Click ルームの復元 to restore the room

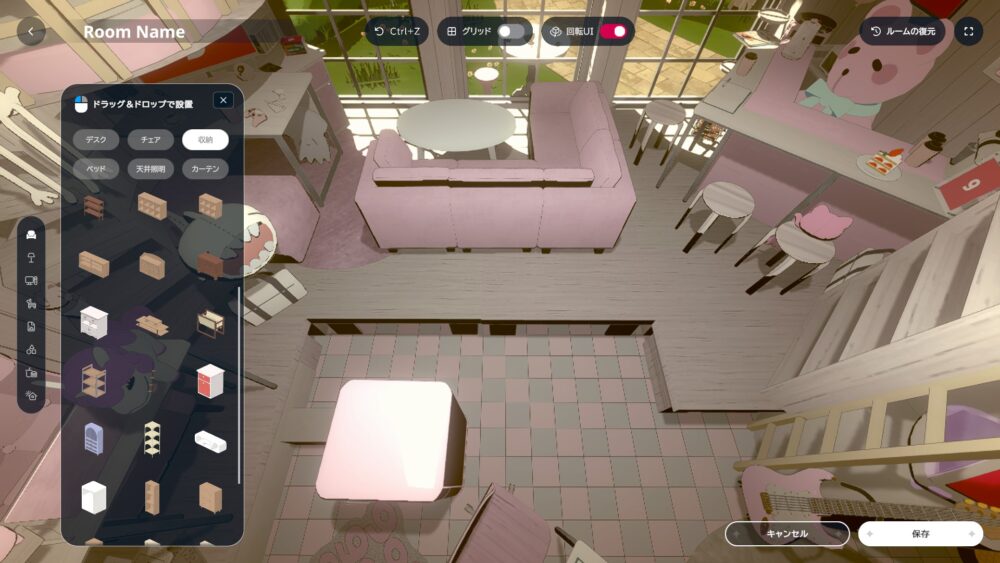click(x=903, y=32)
